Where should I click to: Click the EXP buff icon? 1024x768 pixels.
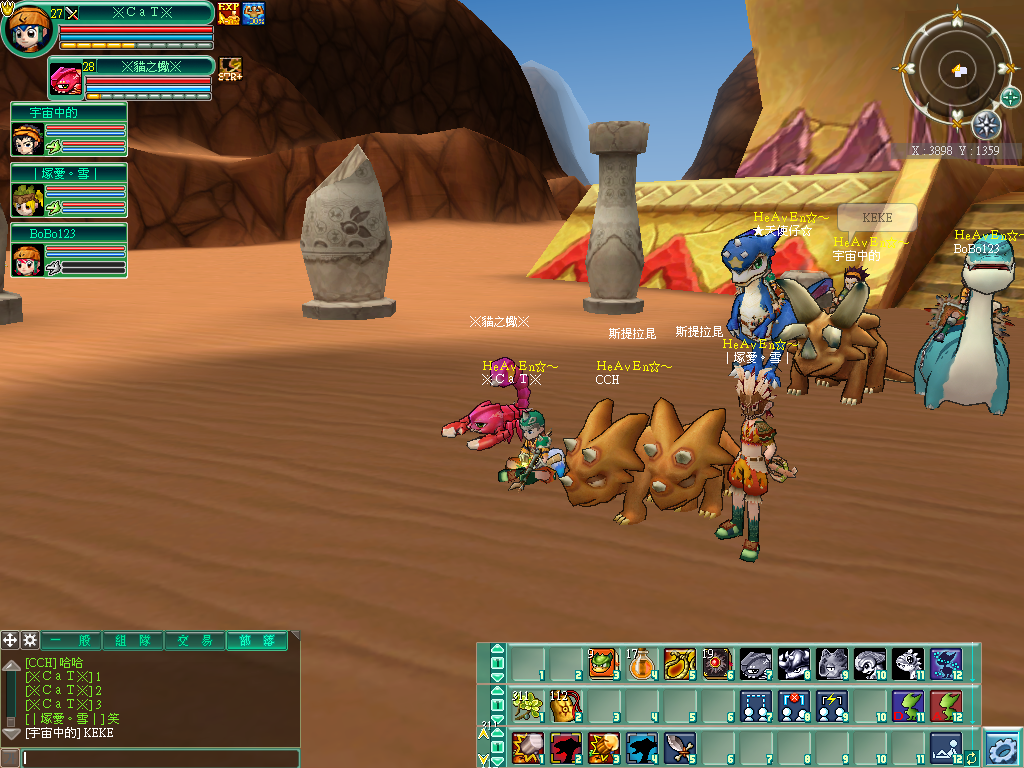[x=228, y=13]
